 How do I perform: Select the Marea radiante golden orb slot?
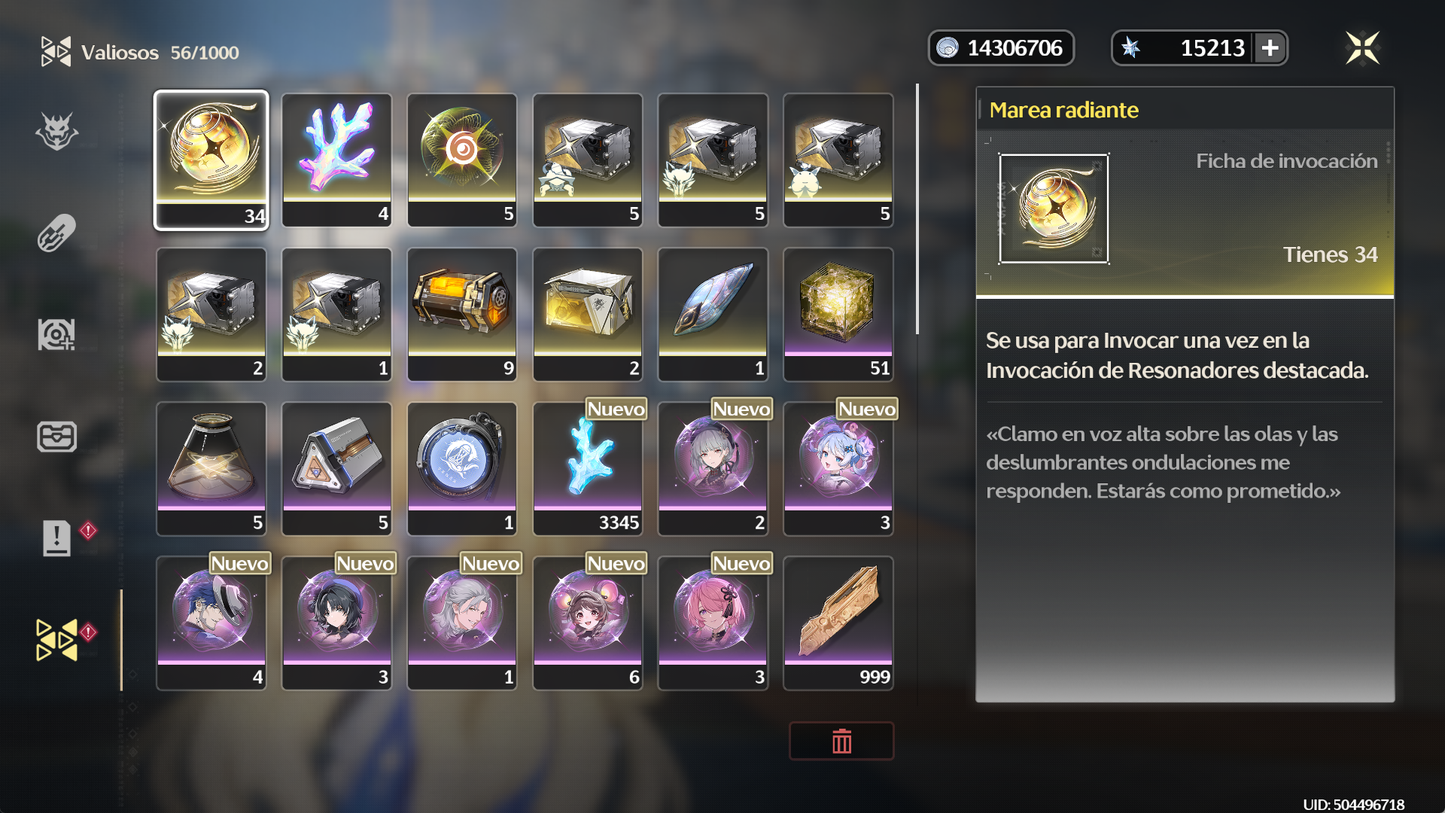coord(211,160)
